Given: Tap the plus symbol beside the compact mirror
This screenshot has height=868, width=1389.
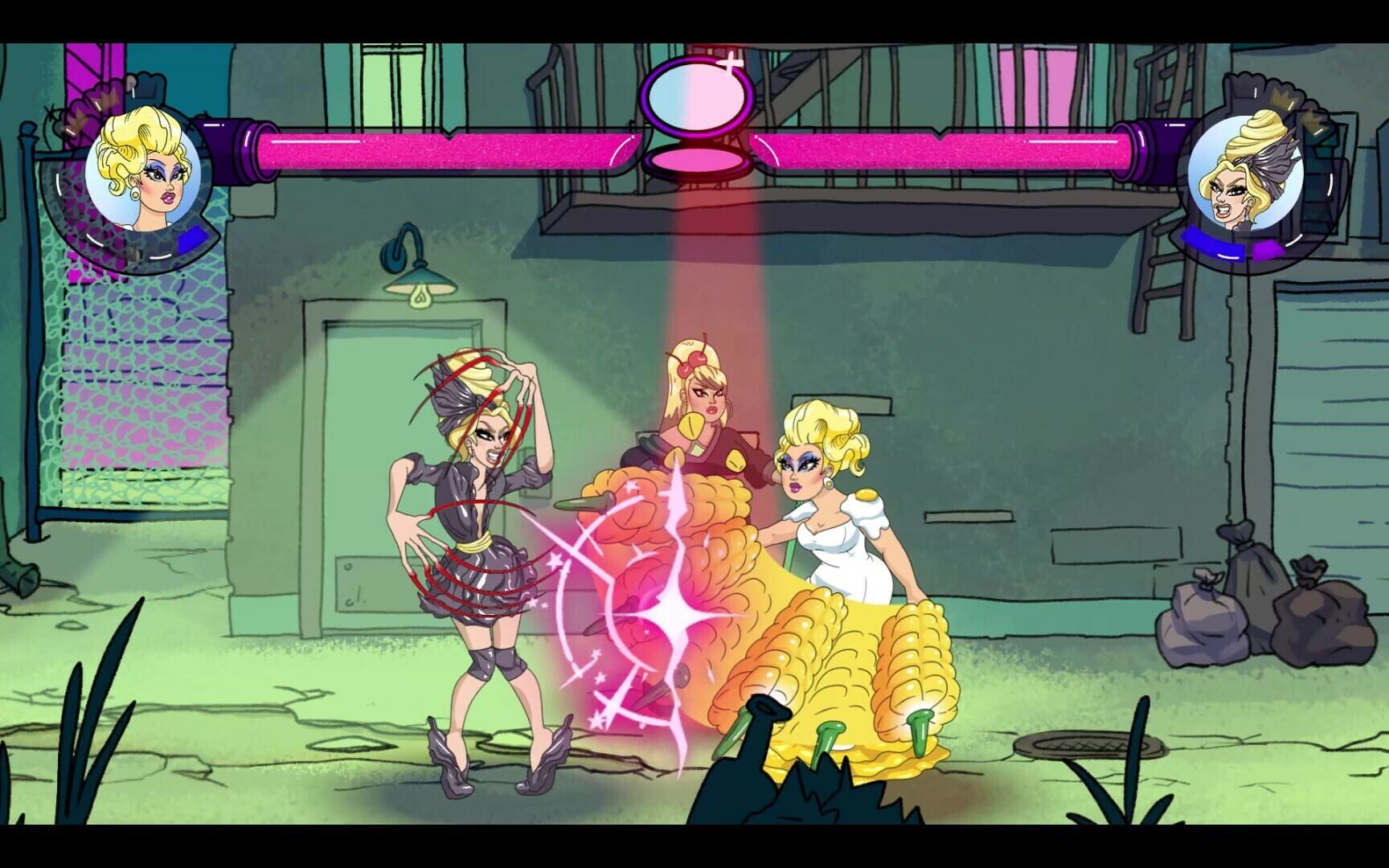Looking at the screenshot, I should point(730,64).
